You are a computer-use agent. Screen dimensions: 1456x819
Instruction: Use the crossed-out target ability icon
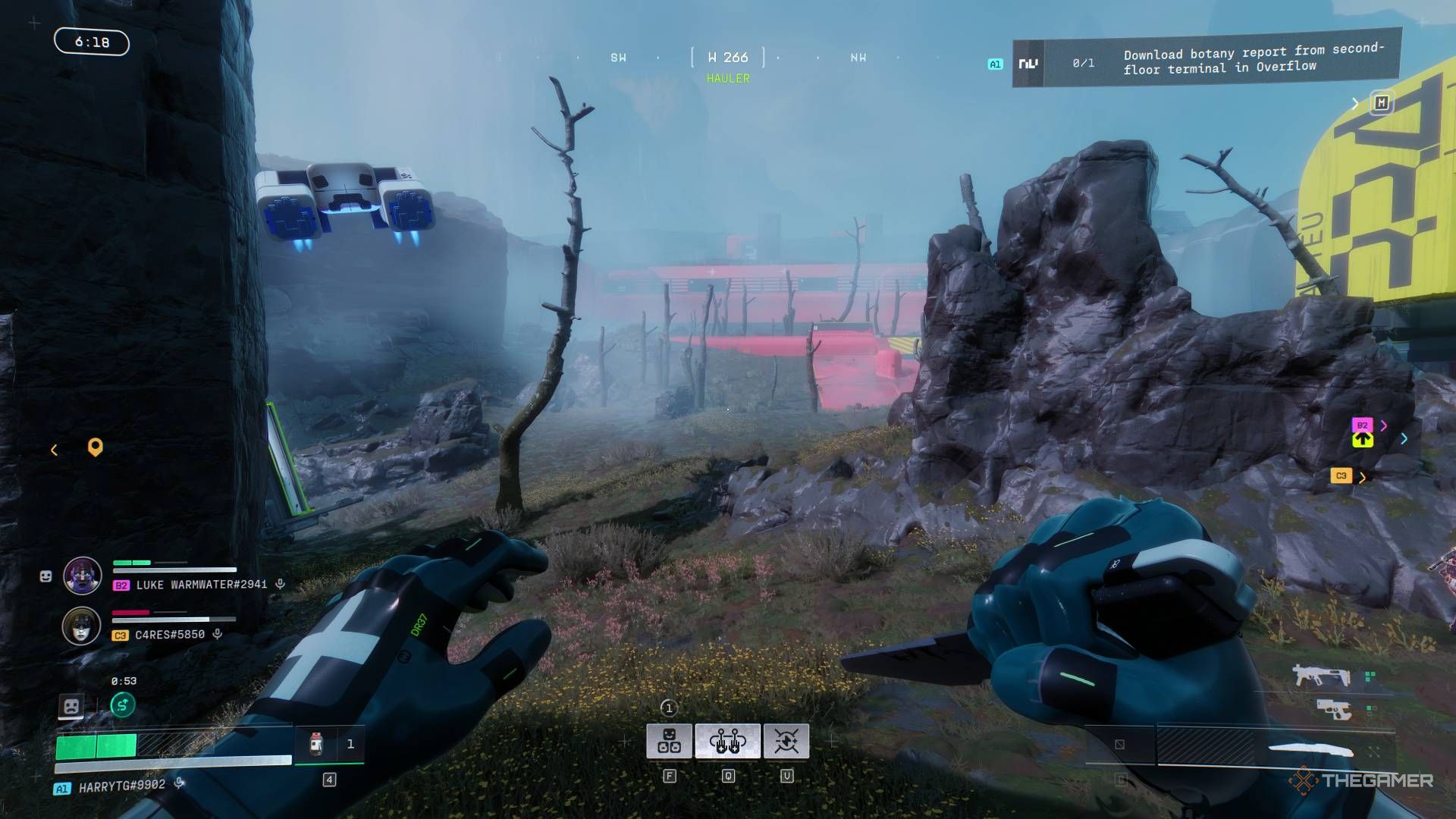tap(786, 741)
